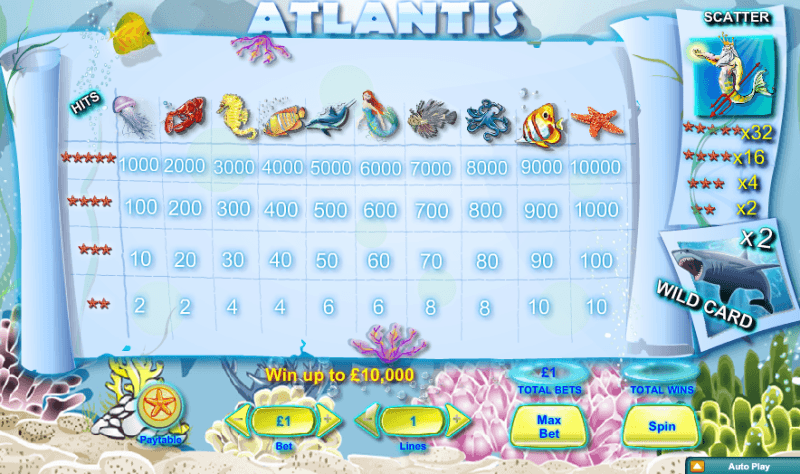Screen dimensions: 800x474
Task: Reduce the number of lines
Action: pyautogui.click(x=370, y=419)
